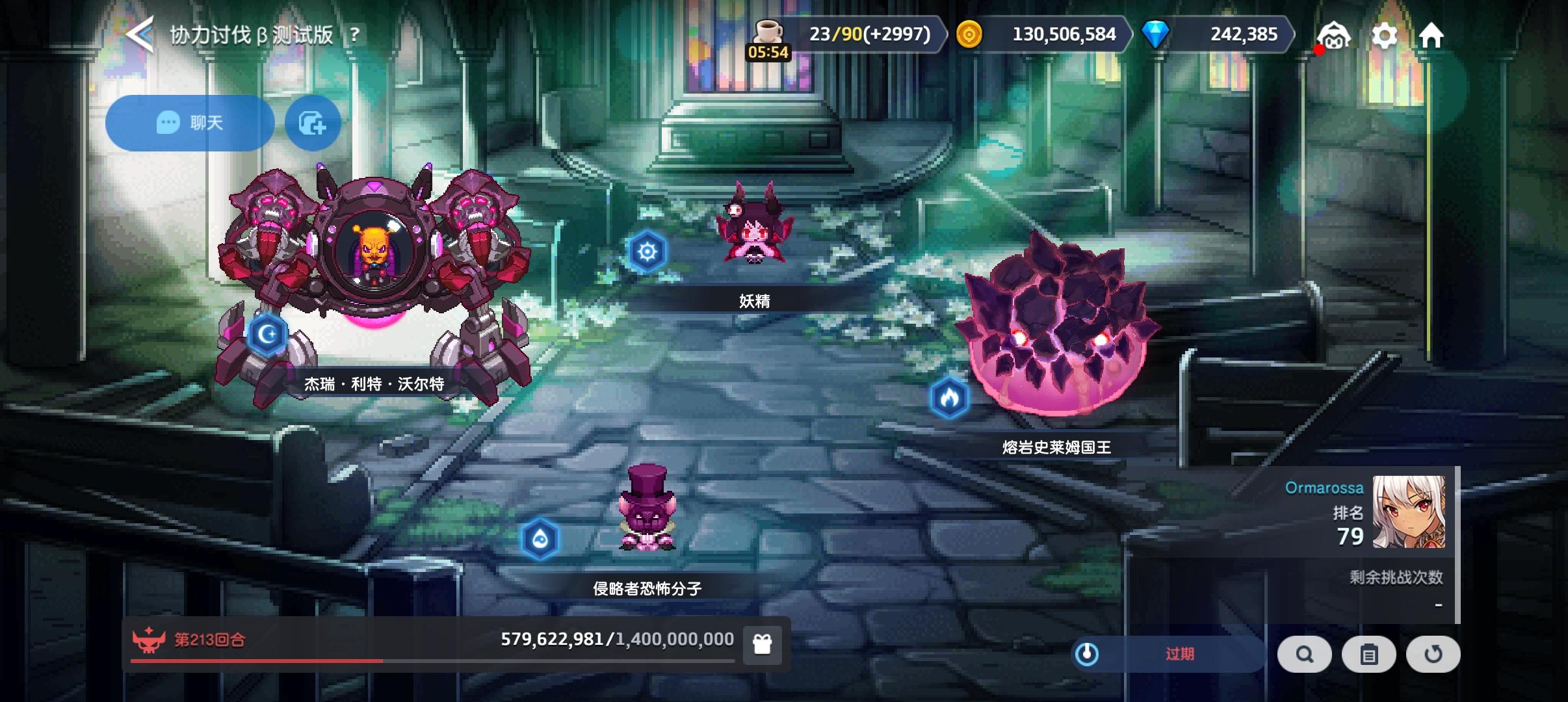Image resolution: width=1568 pixels, height=702 pixels.
Task: Open the 聊天 chat panel
Action: 190,123
